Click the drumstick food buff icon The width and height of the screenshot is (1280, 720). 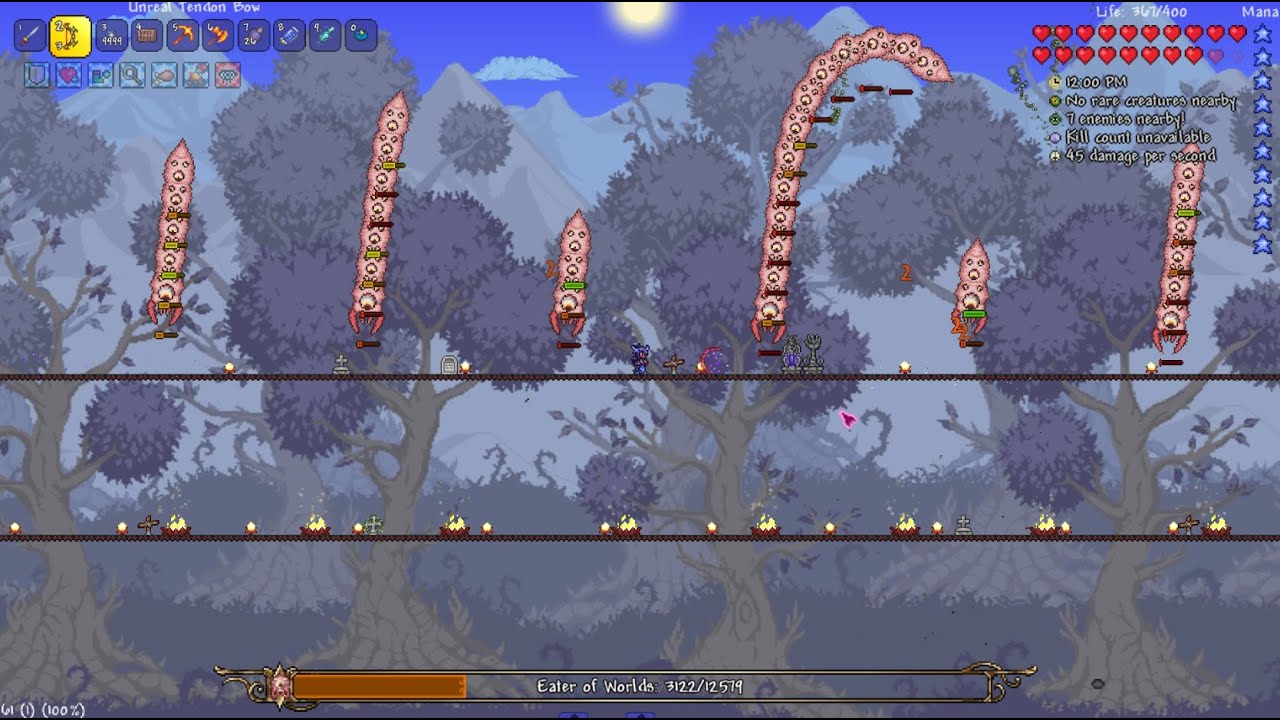[164, 75]
